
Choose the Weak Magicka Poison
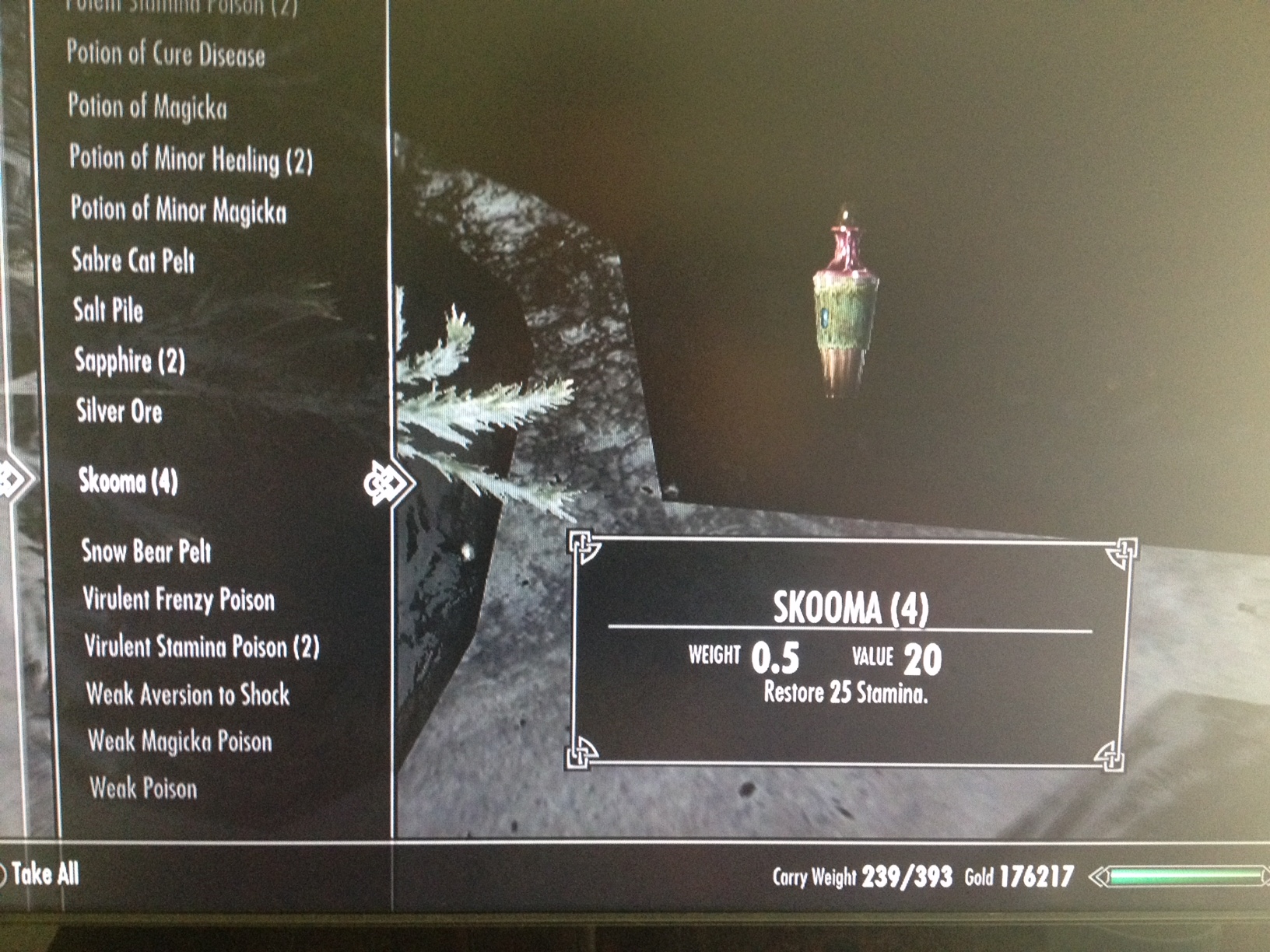180,741
